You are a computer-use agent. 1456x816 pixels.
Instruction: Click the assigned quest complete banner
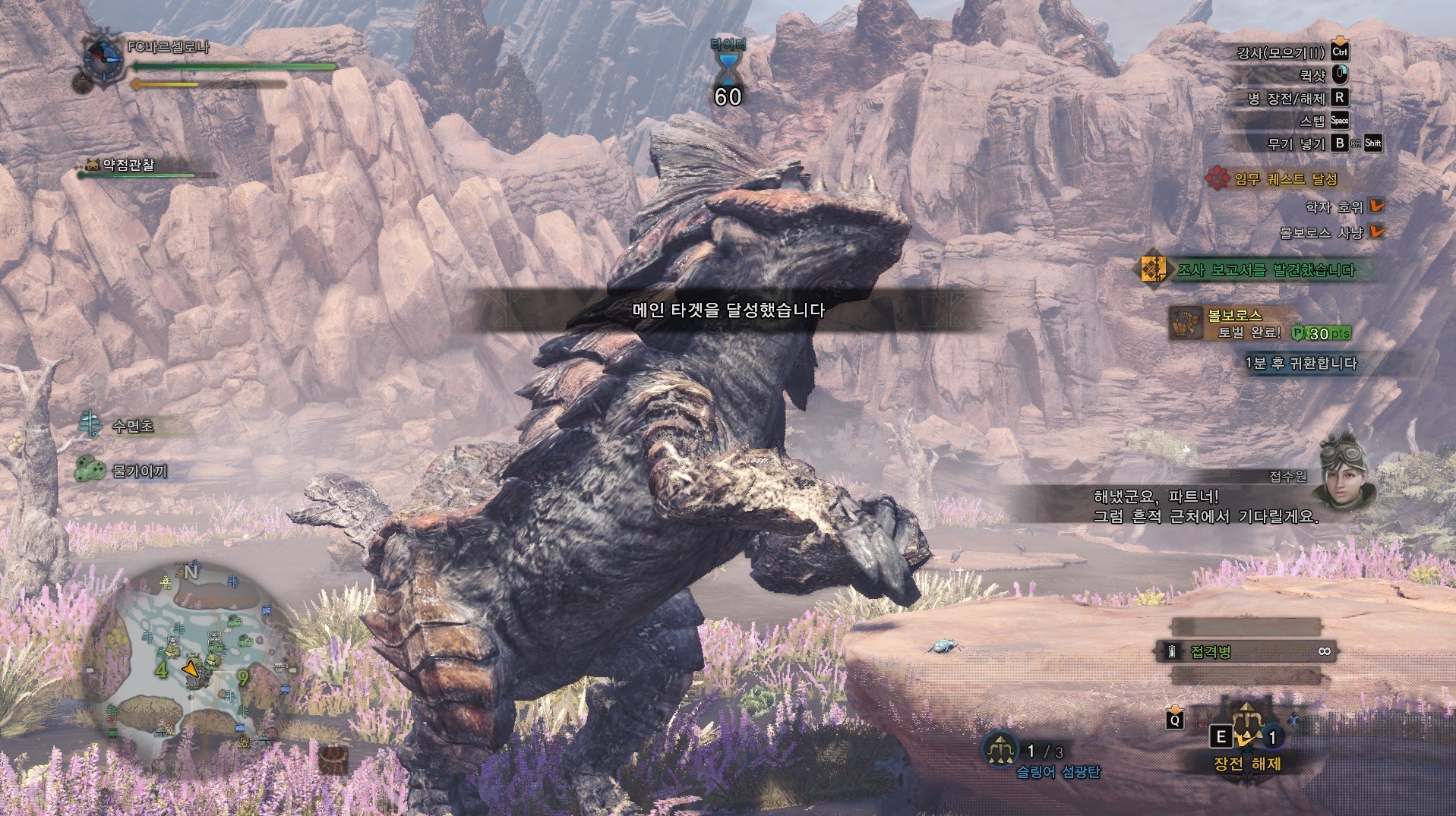[x=1276, y=179]
